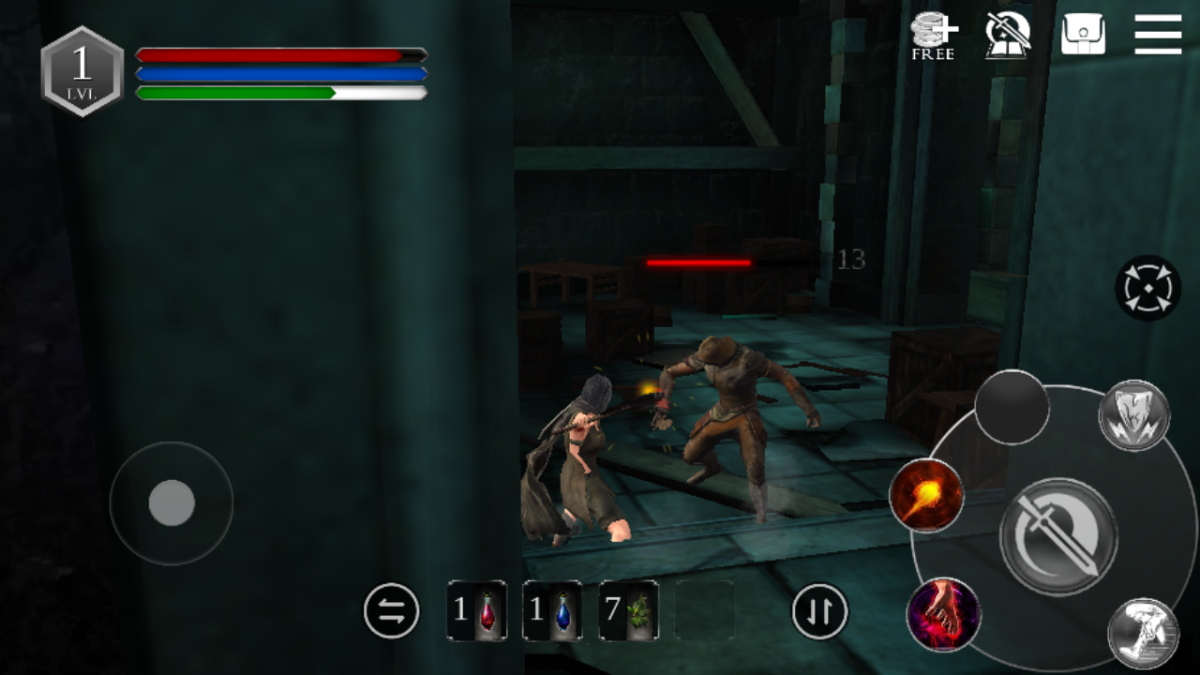Use the shield block ability
This screenshot has width=1200, height=675.
coord(1134,415)
